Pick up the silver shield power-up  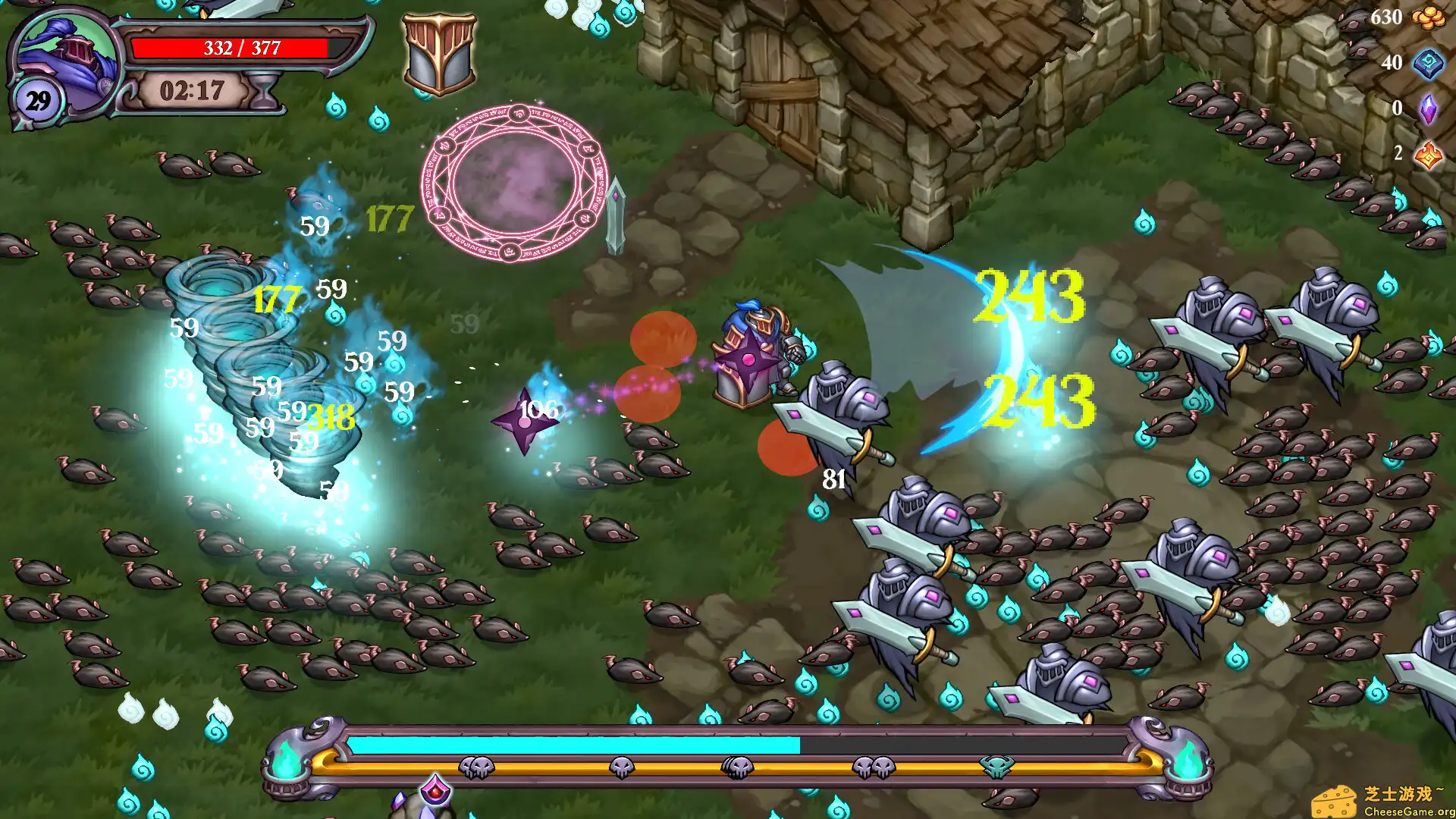pos(438,53)
